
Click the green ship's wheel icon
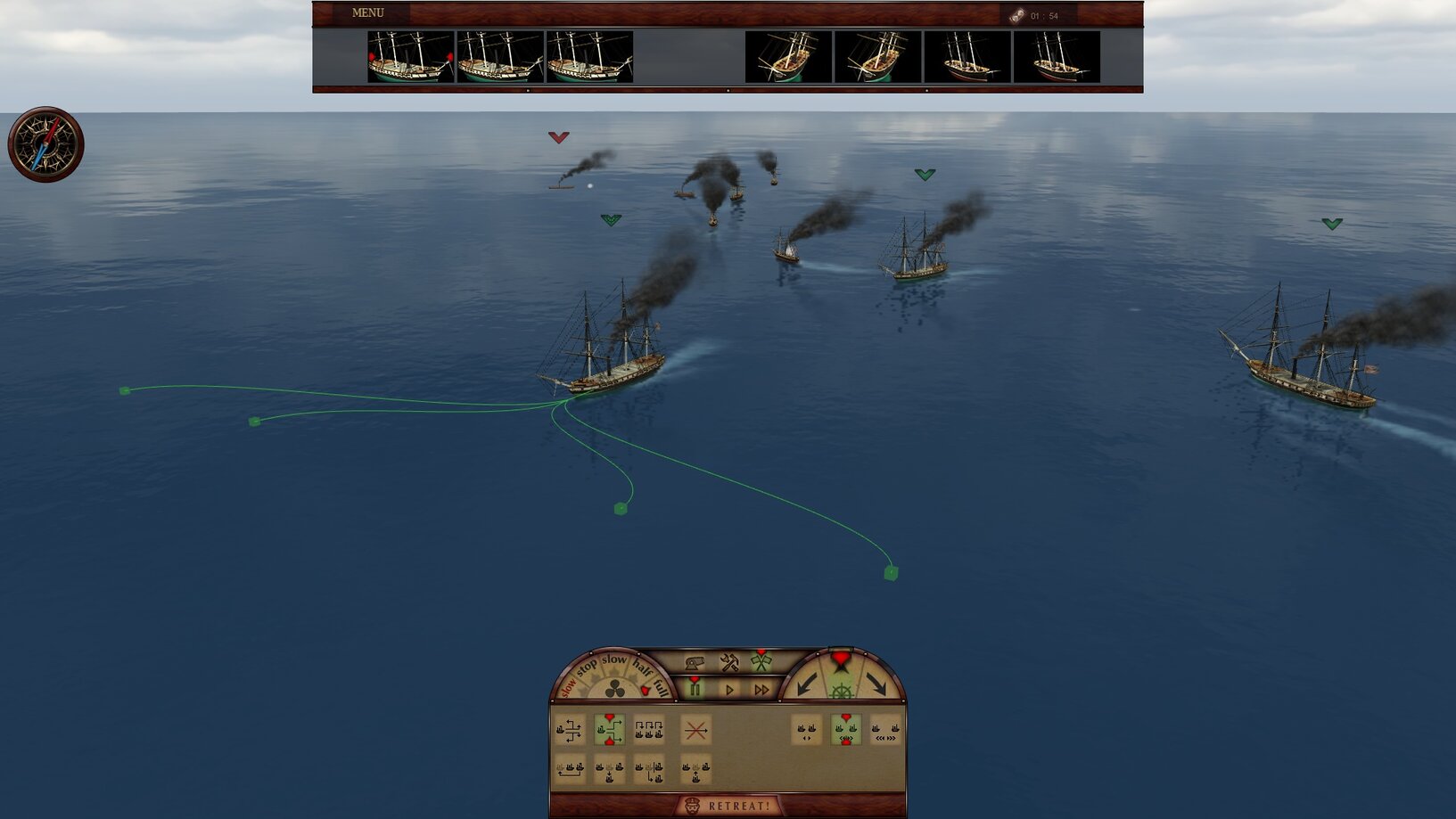(x=842, y=691)
